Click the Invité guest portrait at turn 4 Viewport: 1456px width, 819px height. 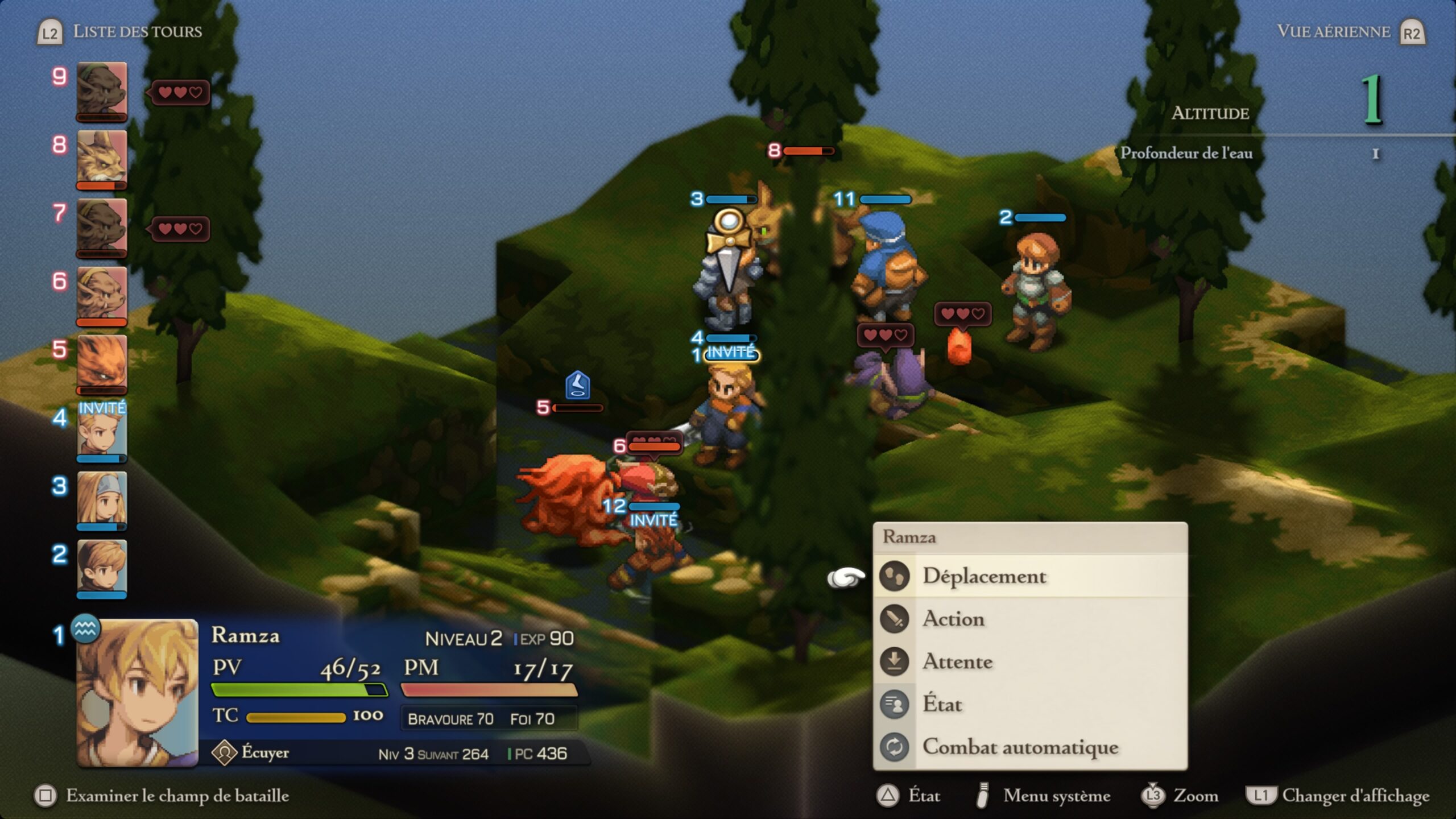(102, 432)
